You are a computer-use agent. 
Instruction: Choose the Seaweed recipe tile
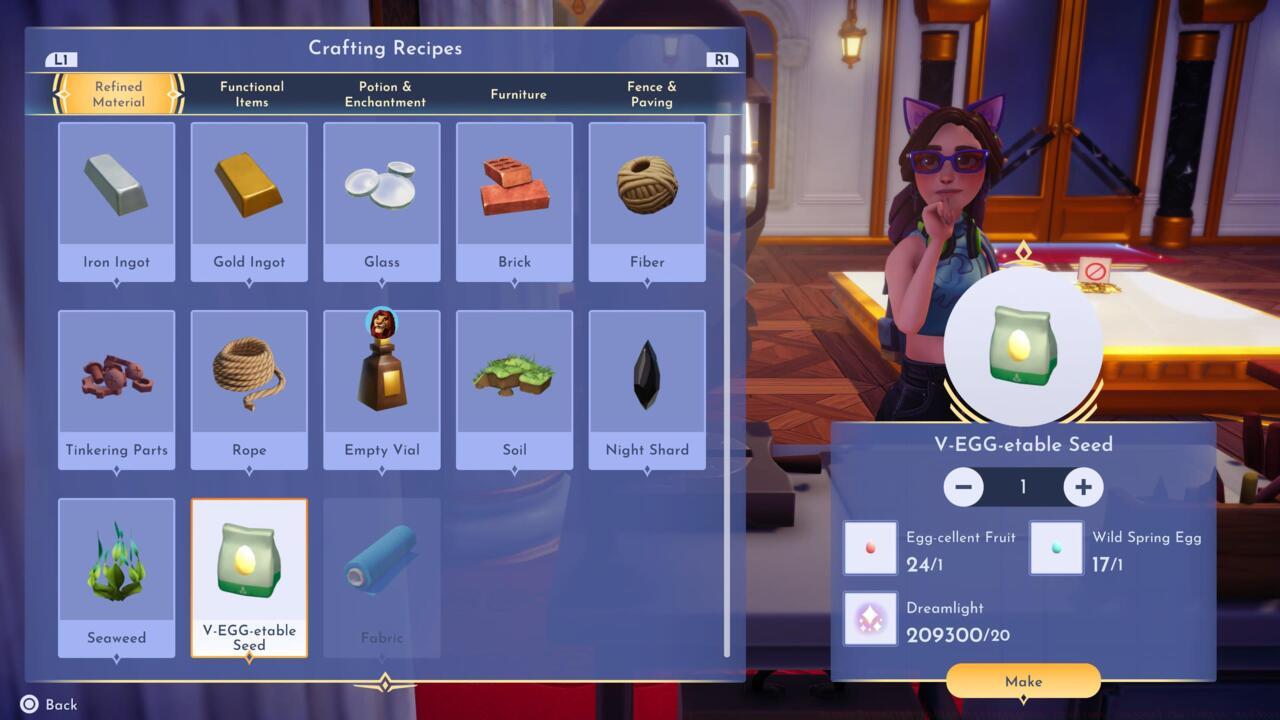click(117, 578)
